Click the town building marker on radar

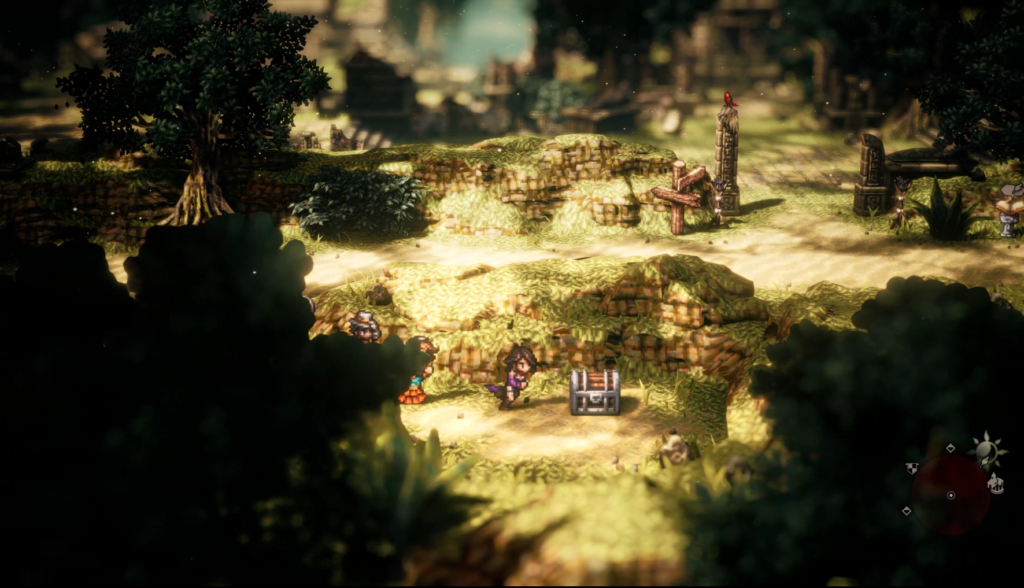(996, 485)
